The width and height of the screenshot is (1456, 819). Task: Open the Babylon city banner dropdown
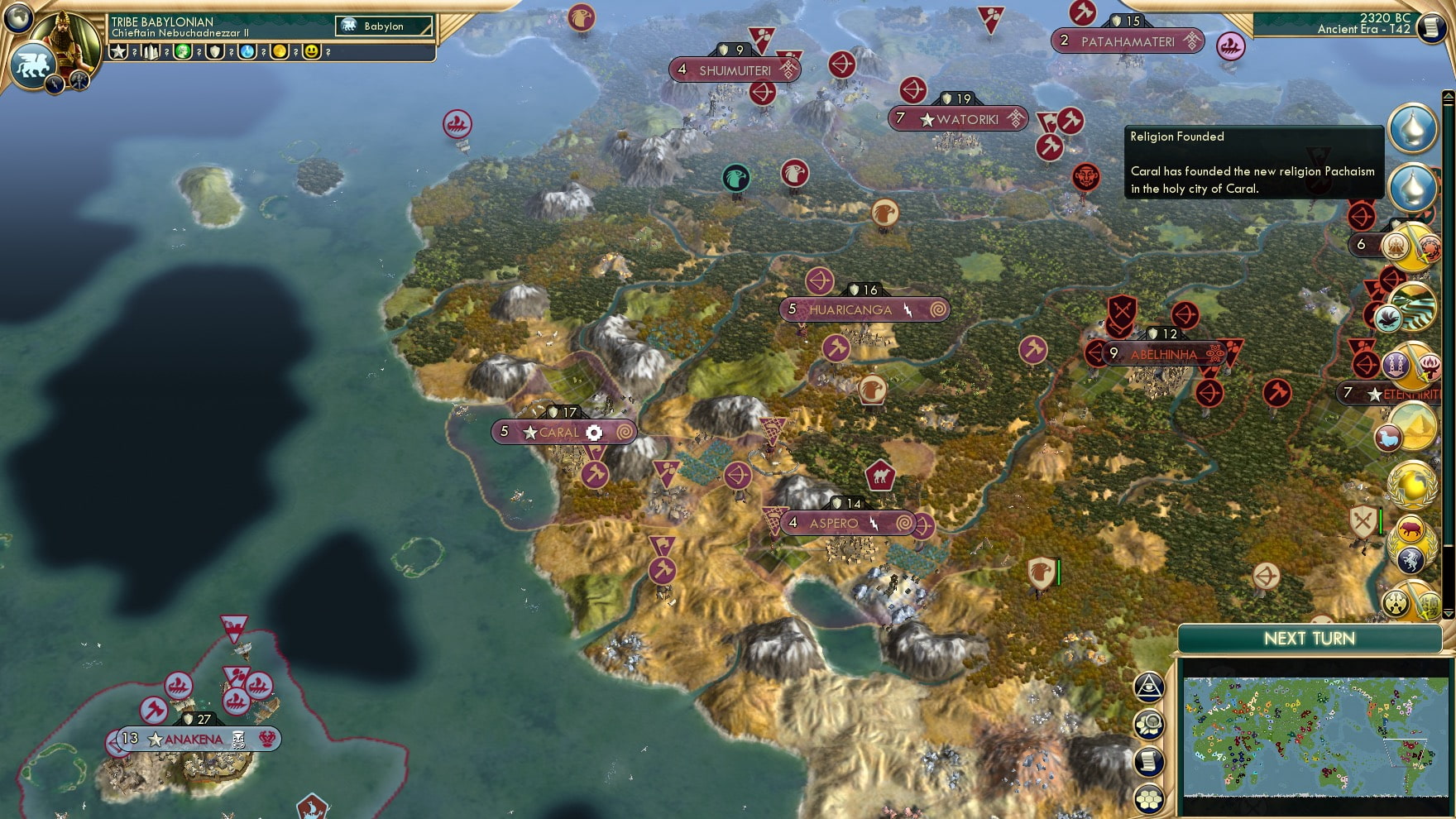(x=383, y=26)
